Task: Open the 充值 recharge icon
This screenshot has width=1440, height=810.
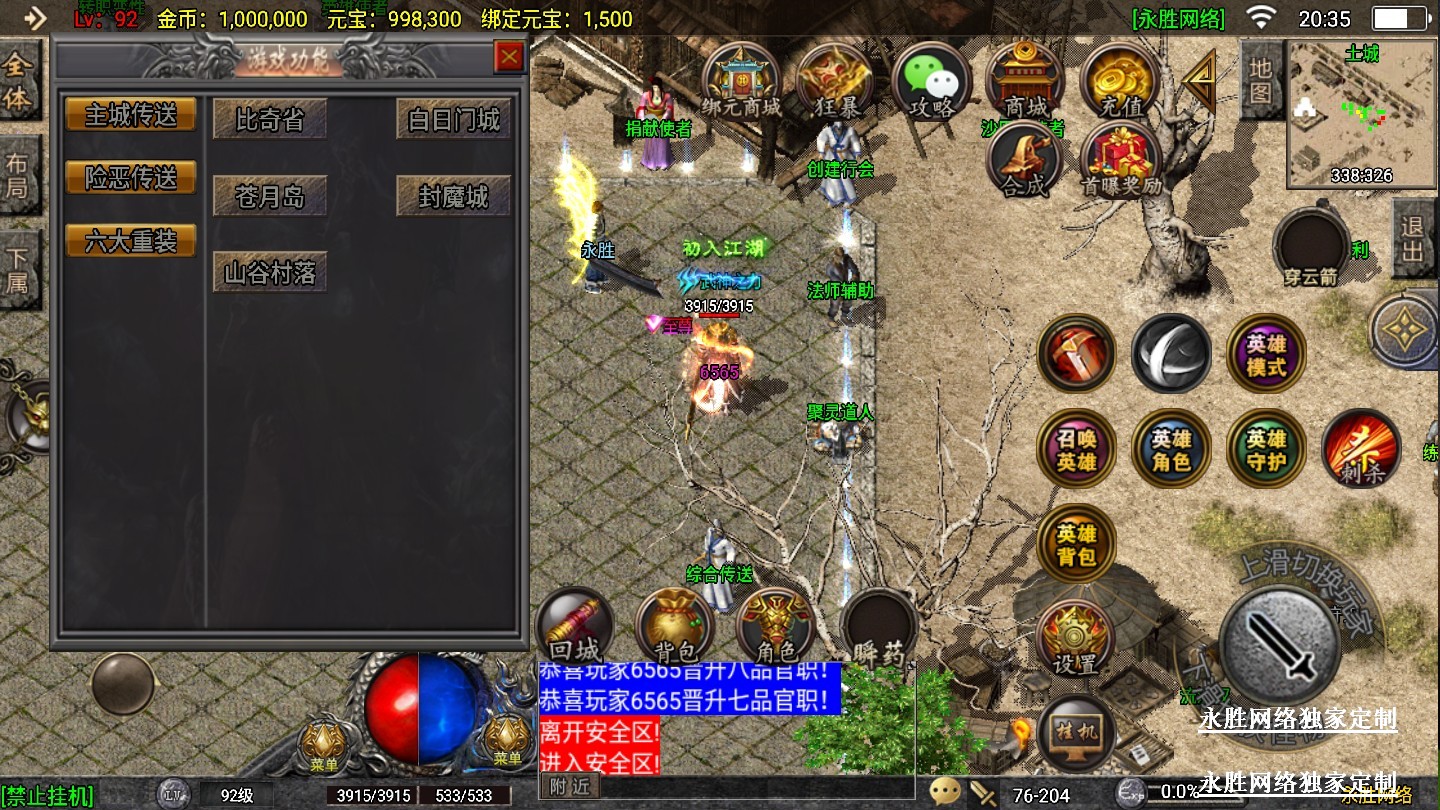Action: pos(1120,82)
